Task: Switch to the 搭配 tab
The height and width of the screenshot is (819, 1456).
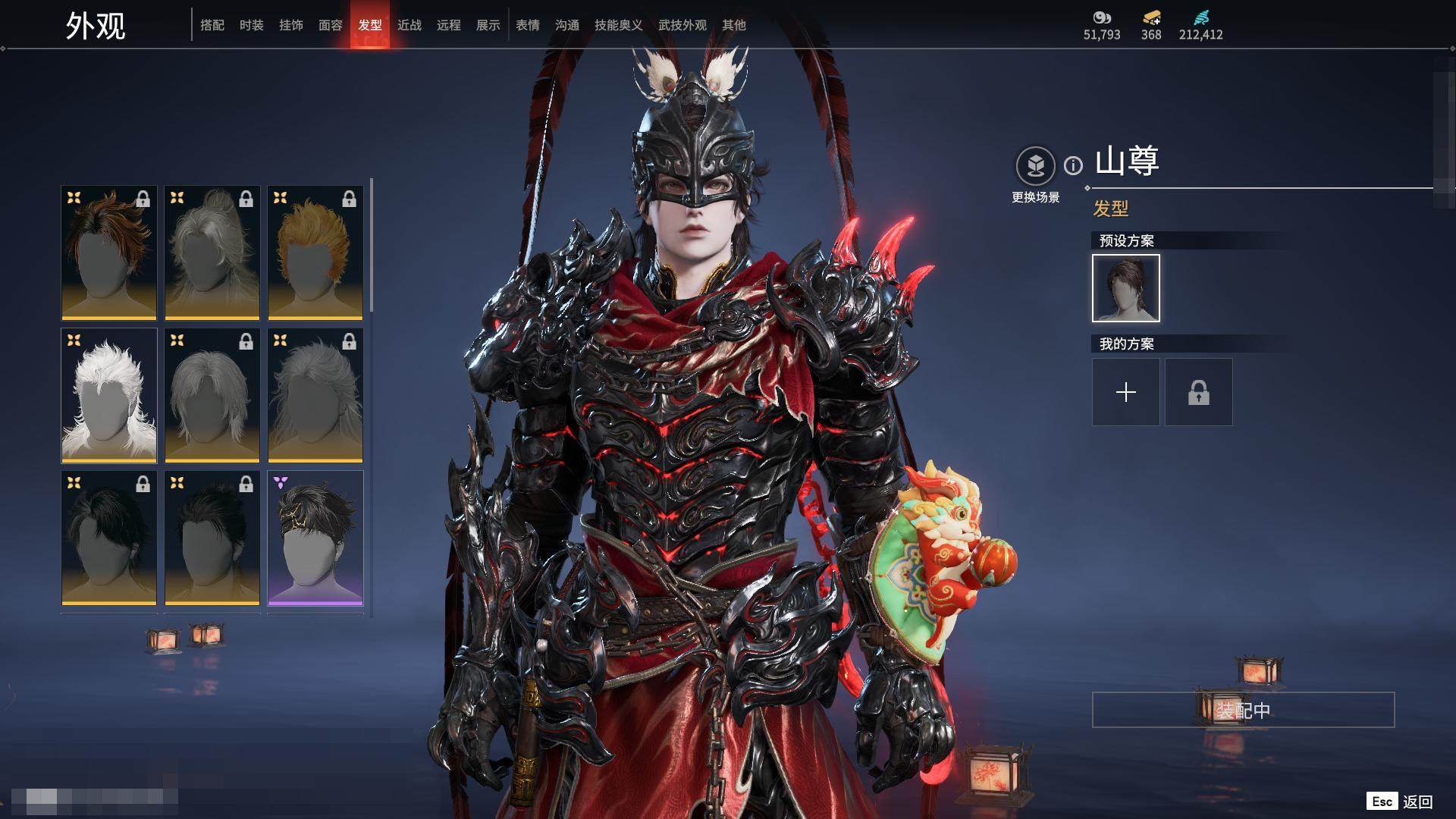Action: [x=212, y=25]
